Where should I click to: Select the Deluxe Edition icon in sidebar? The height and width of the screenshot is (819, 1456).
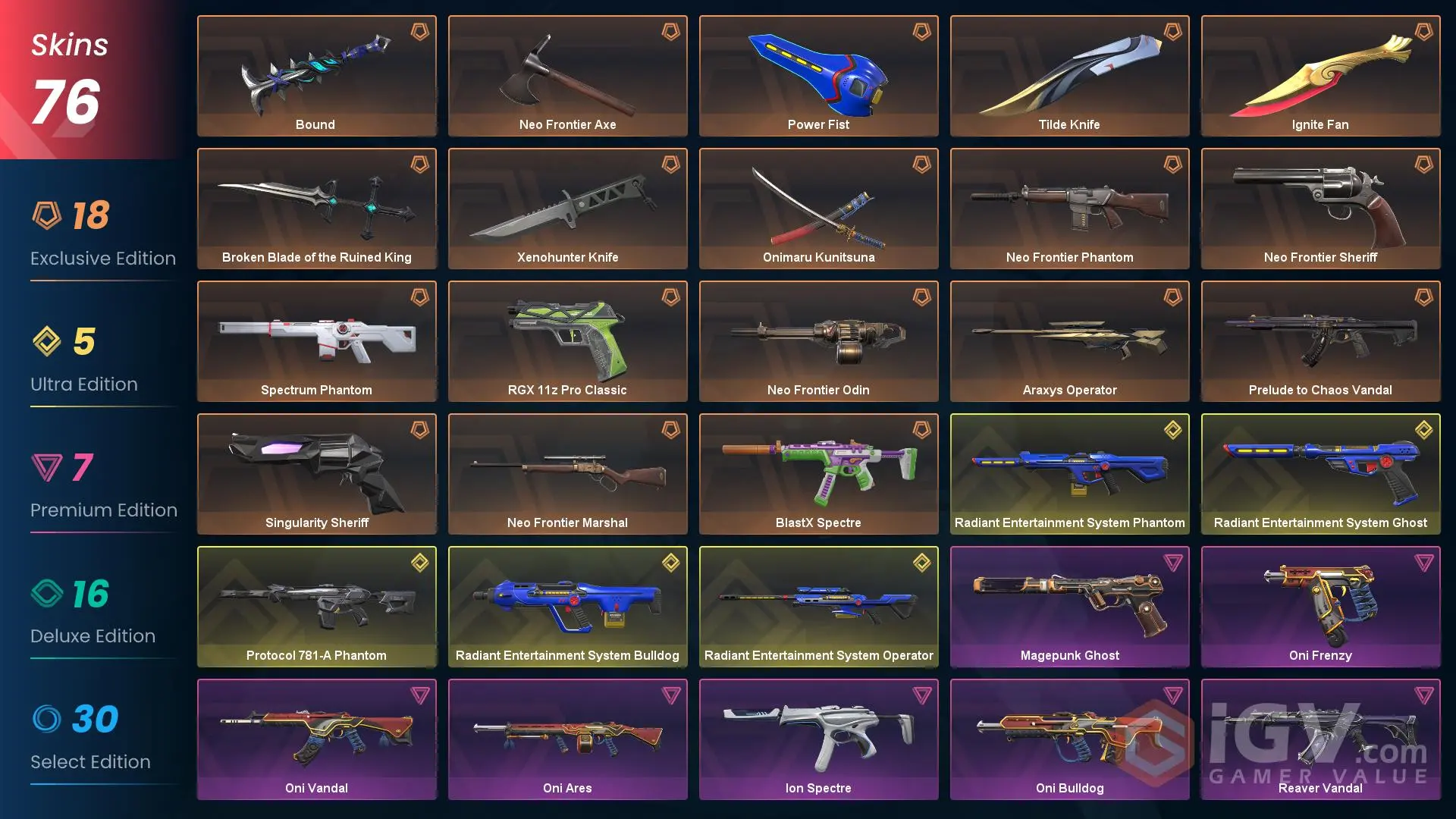tap(47, 595)
